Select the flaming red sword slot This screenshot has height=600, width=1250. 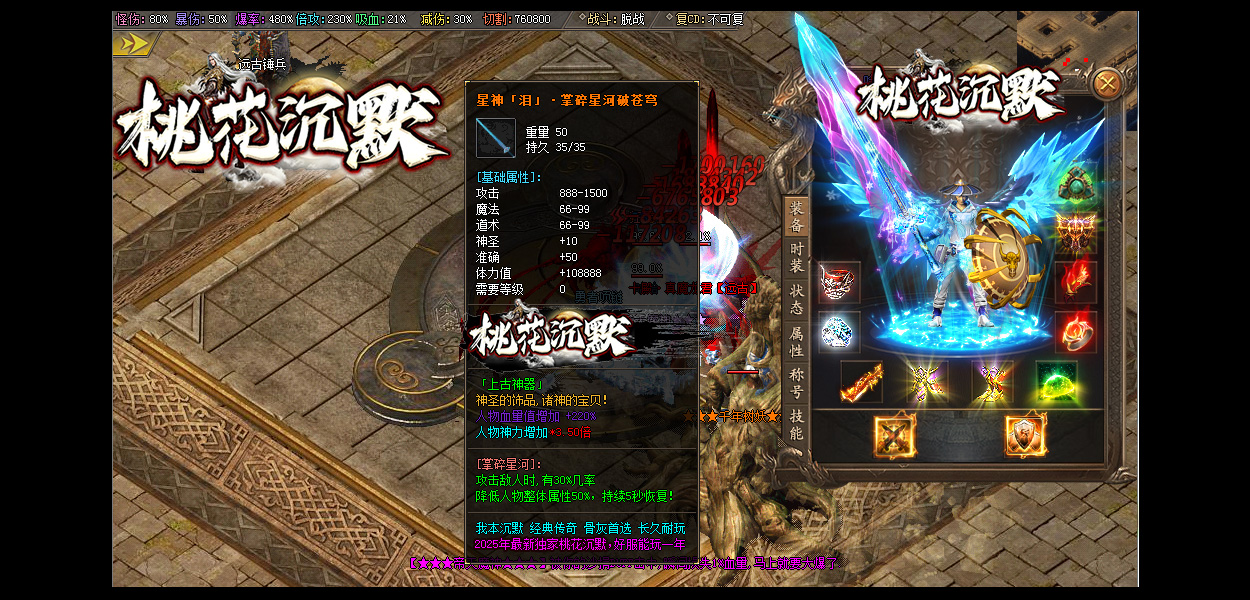pos(861,382)
